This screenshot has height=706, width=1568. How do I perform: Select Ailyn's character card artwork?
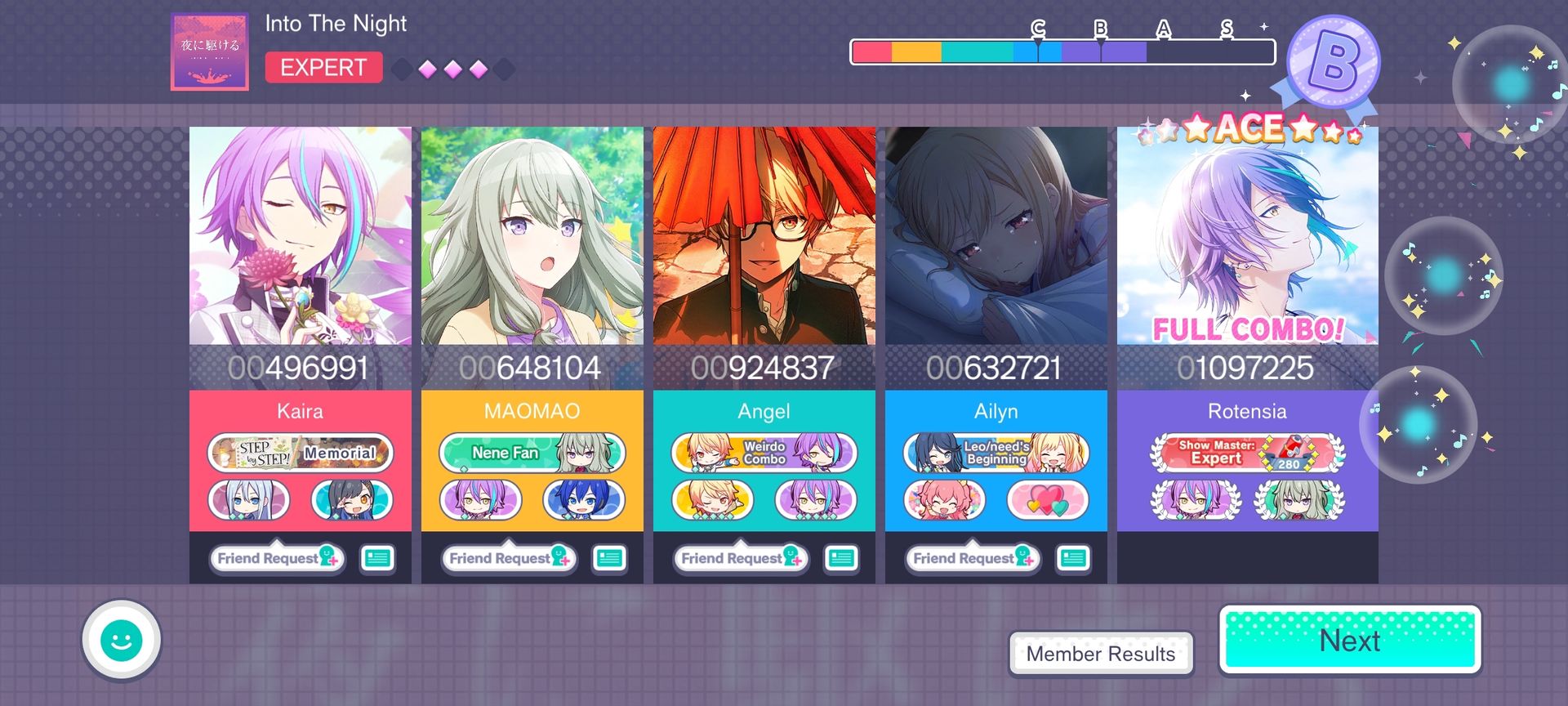pos(996,235)
